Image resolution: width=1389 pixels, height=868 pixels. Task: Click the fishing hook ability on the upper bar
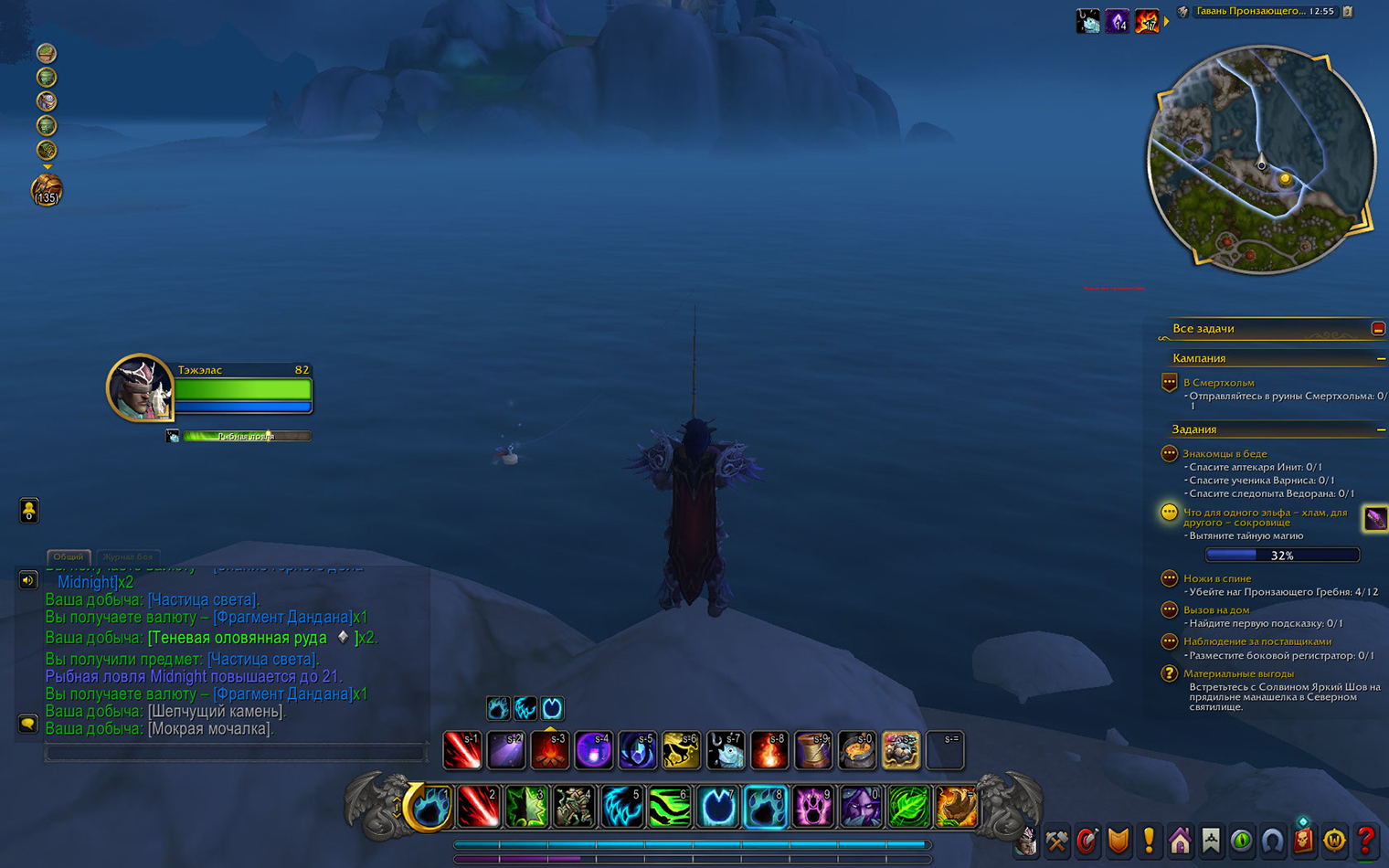pos(726,750)
